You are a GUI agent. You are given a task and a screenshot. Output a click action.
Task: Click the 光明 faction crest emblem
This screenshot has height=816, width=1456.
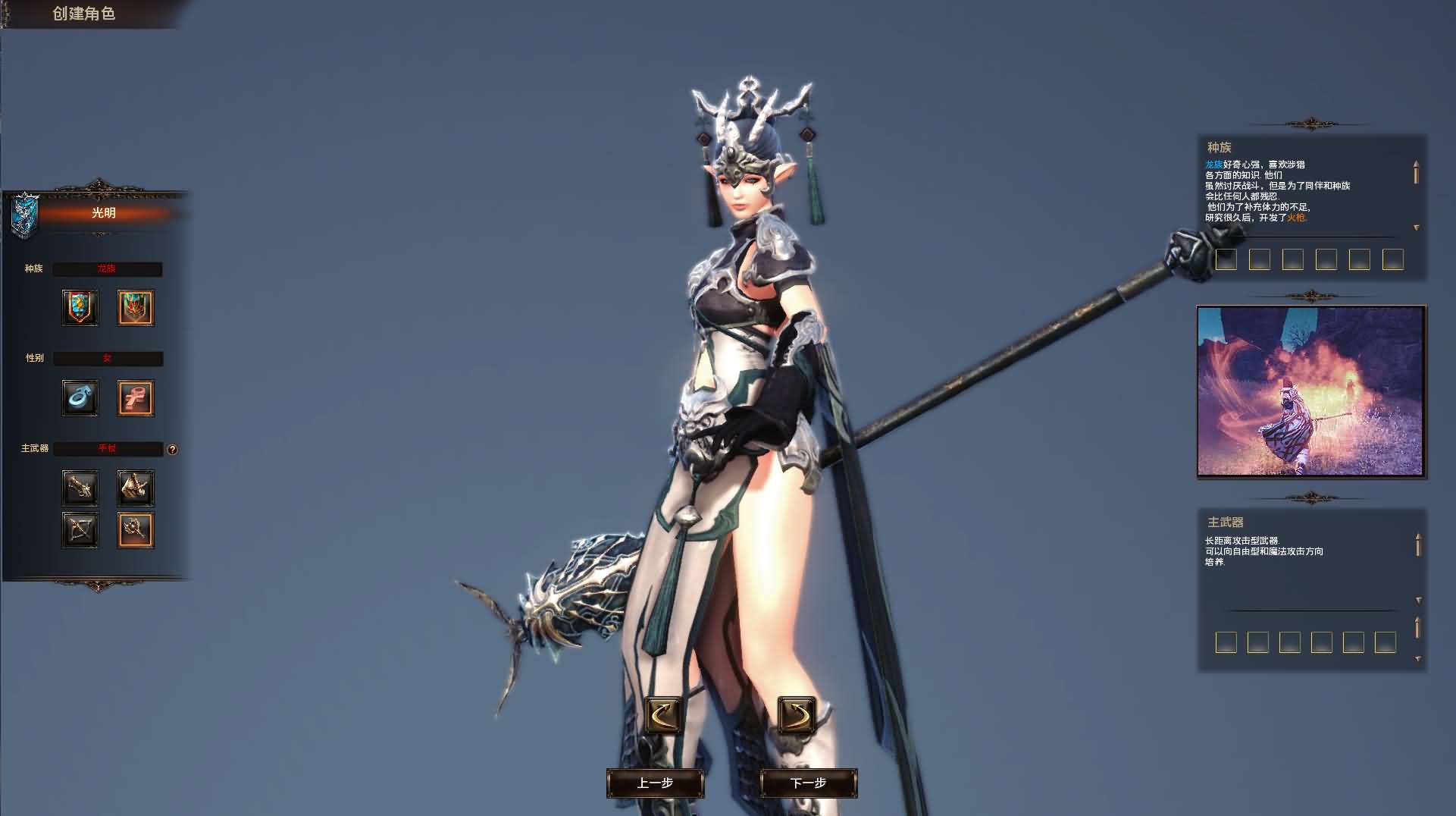tap(25, 212)
